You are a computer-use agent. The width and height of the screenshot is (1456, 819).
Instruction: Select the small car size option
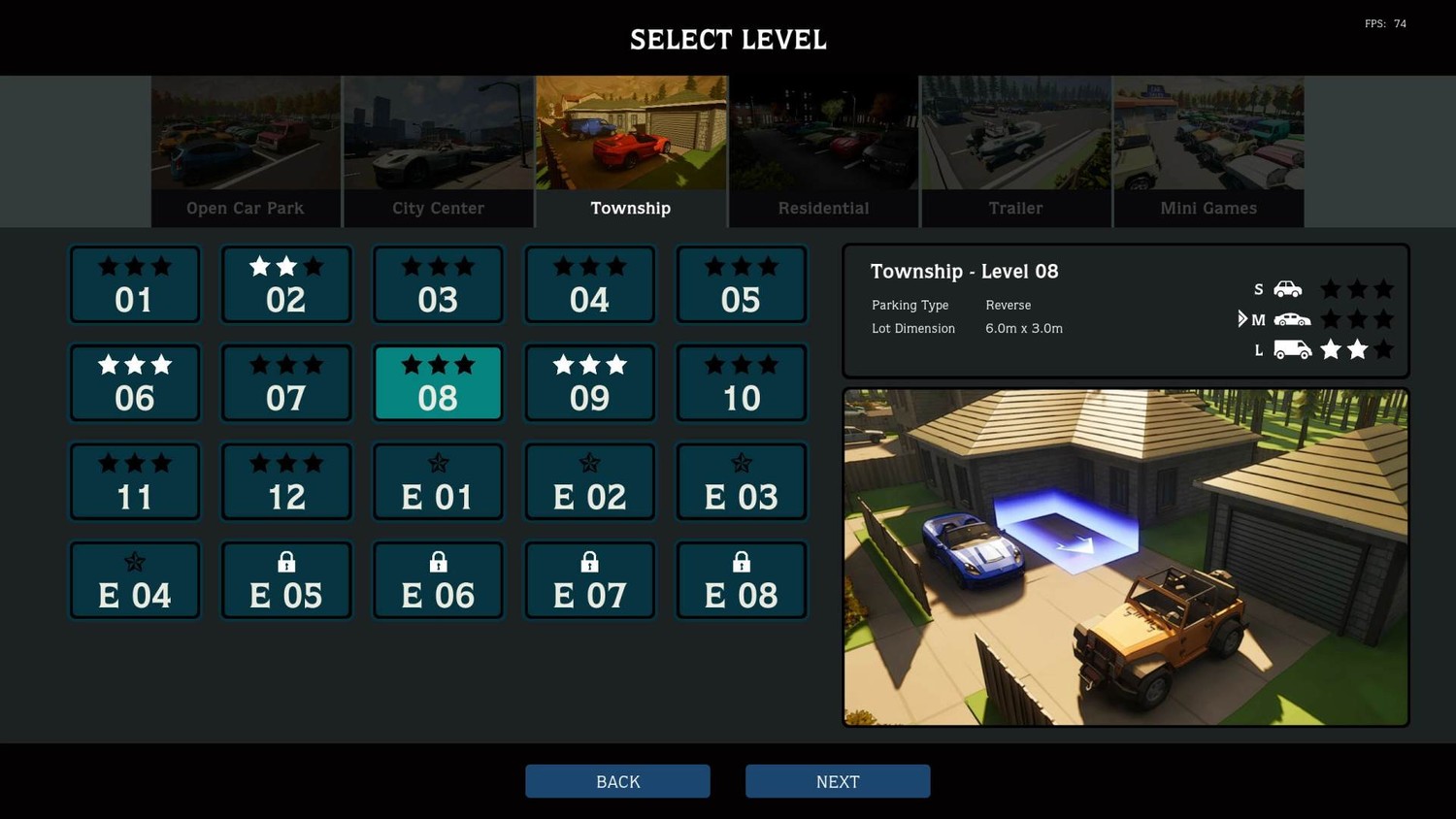(1287, 289)
